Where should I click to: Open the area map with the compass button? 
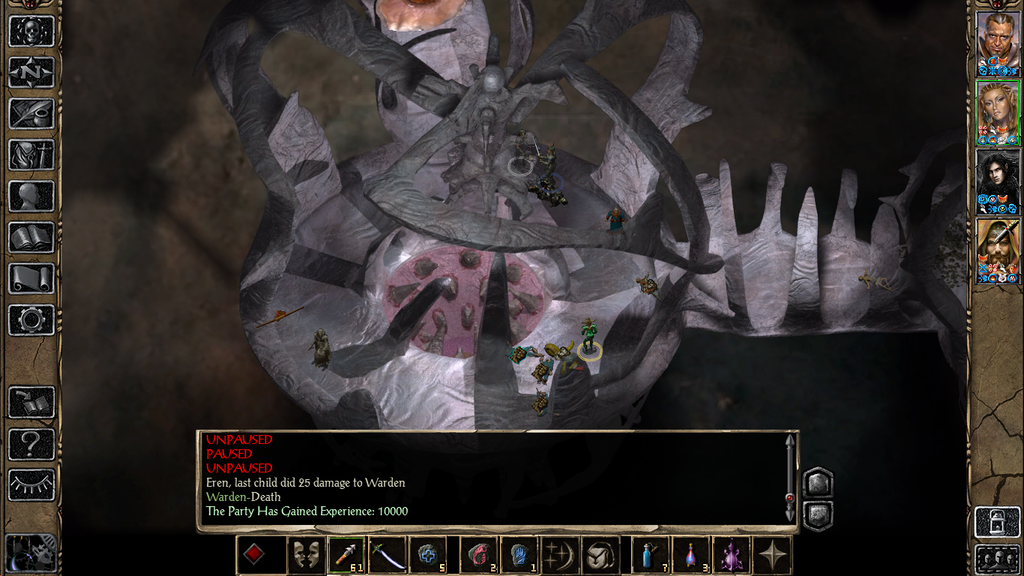coord(31,72)
